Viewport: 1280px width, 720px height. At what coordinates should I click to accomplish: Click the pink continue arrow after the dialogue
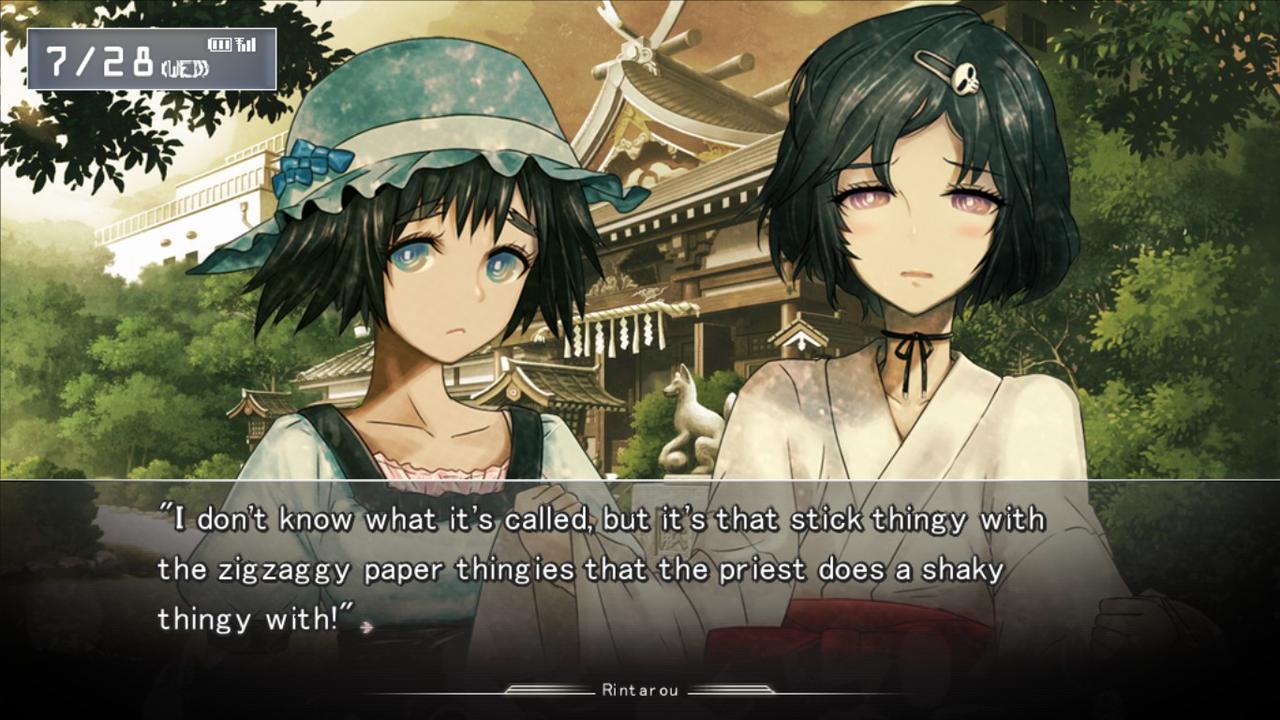click(x=368, y=627)
